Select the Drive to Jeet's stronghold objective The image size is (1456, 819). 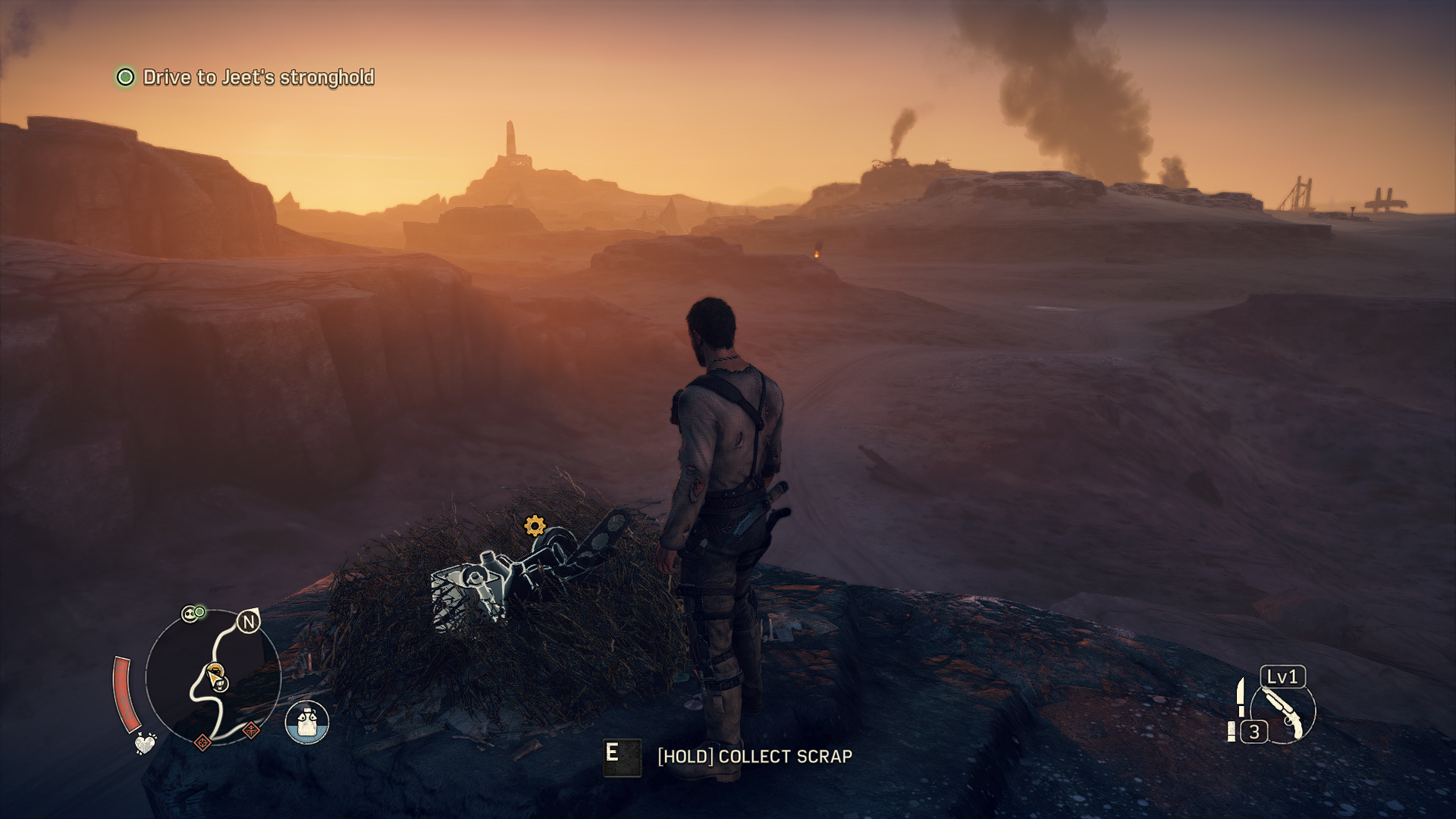click(258, 77)
